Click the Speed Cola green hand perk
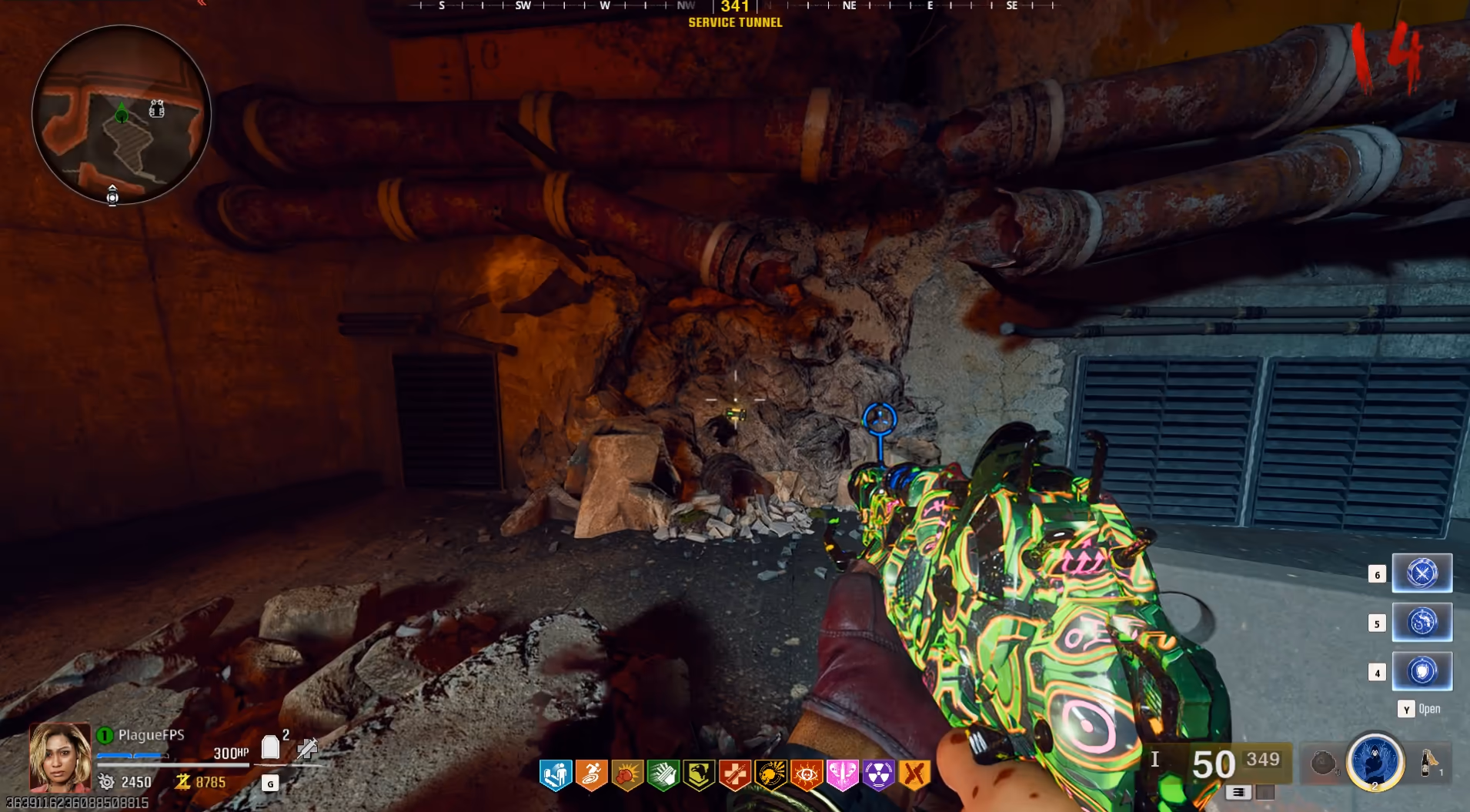1470x812 pixels. pos(663,775)
